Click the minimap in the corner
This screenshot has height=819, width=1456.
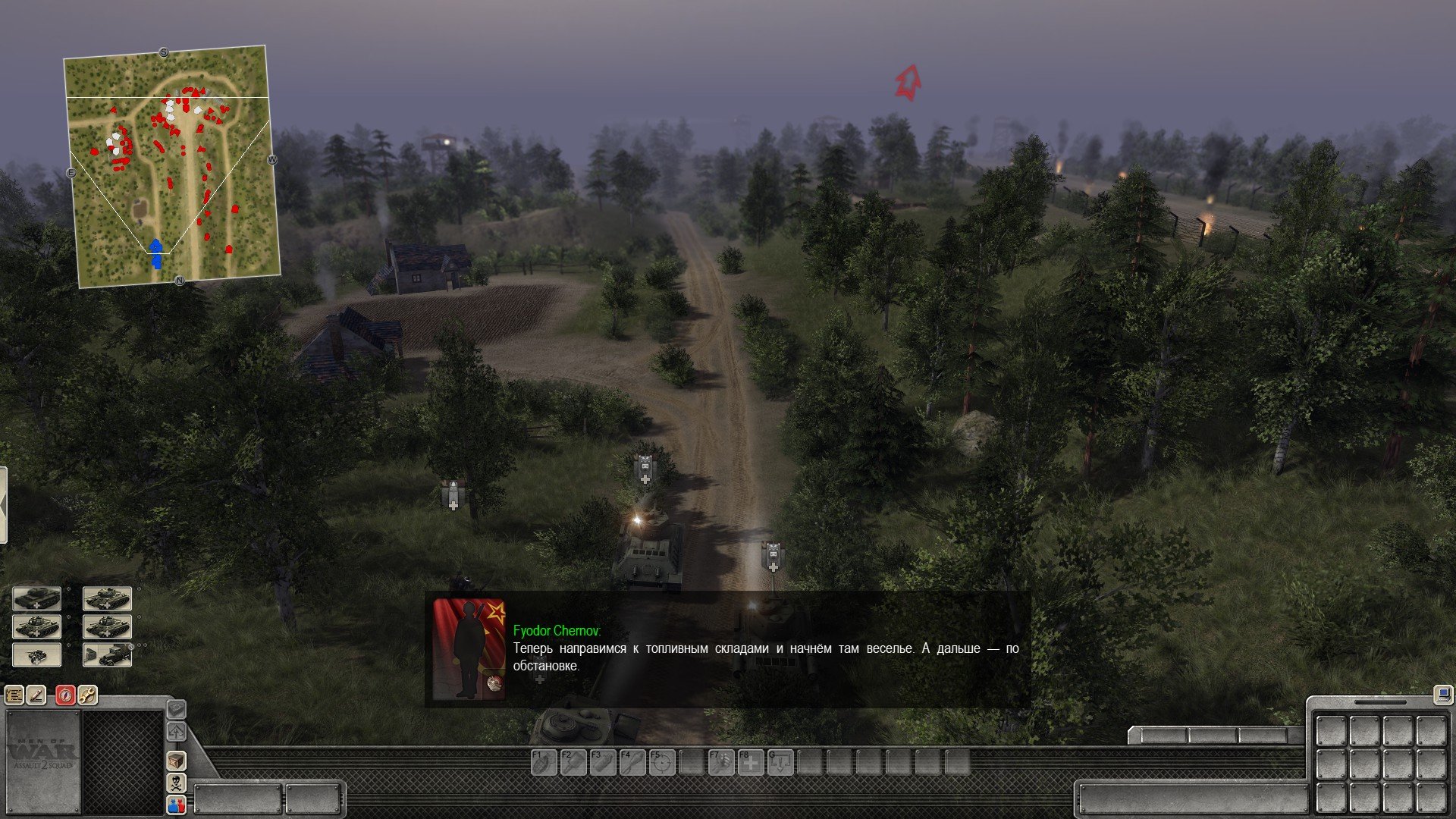(172, 167)
